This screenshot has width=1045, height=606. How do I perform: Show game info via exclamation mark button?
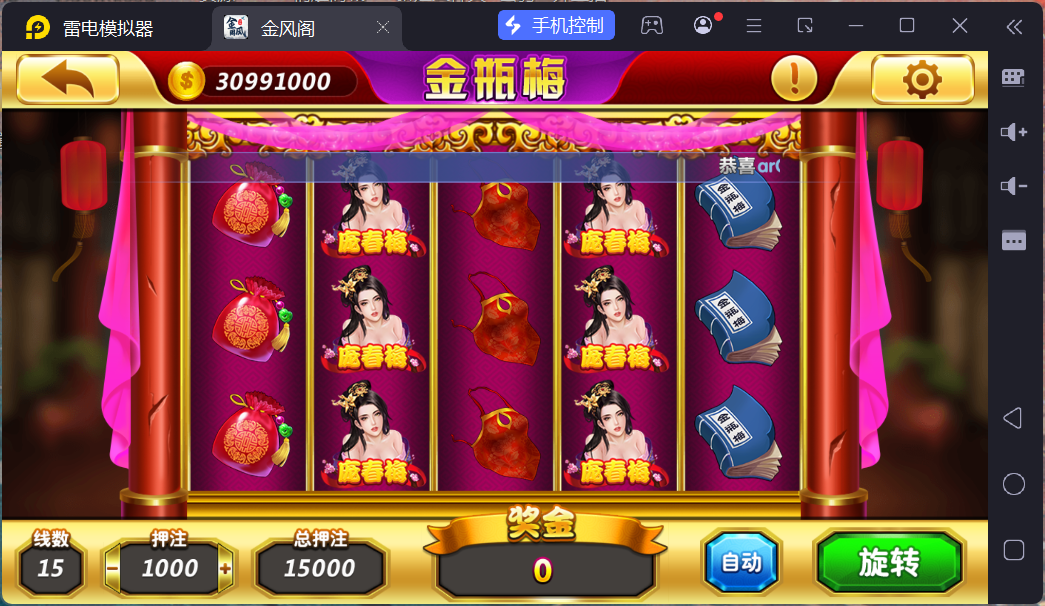794,78
